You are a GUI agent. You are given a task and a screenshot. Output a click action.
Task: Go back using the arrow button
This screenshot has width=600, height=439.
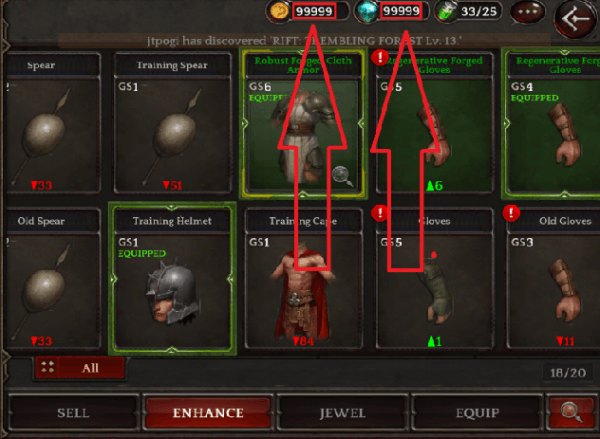(577, 17)
